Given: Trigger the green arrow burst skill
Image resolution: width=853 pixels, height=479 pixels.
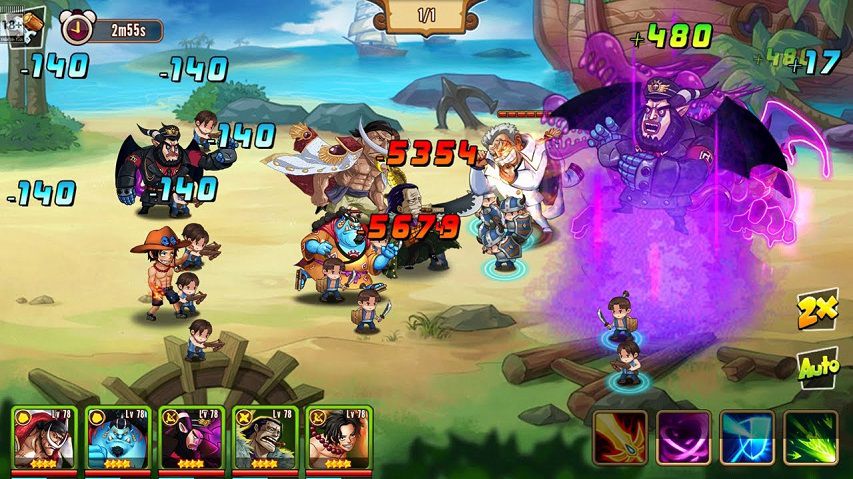Looking at the screenshot, I should tap(810, 437).
